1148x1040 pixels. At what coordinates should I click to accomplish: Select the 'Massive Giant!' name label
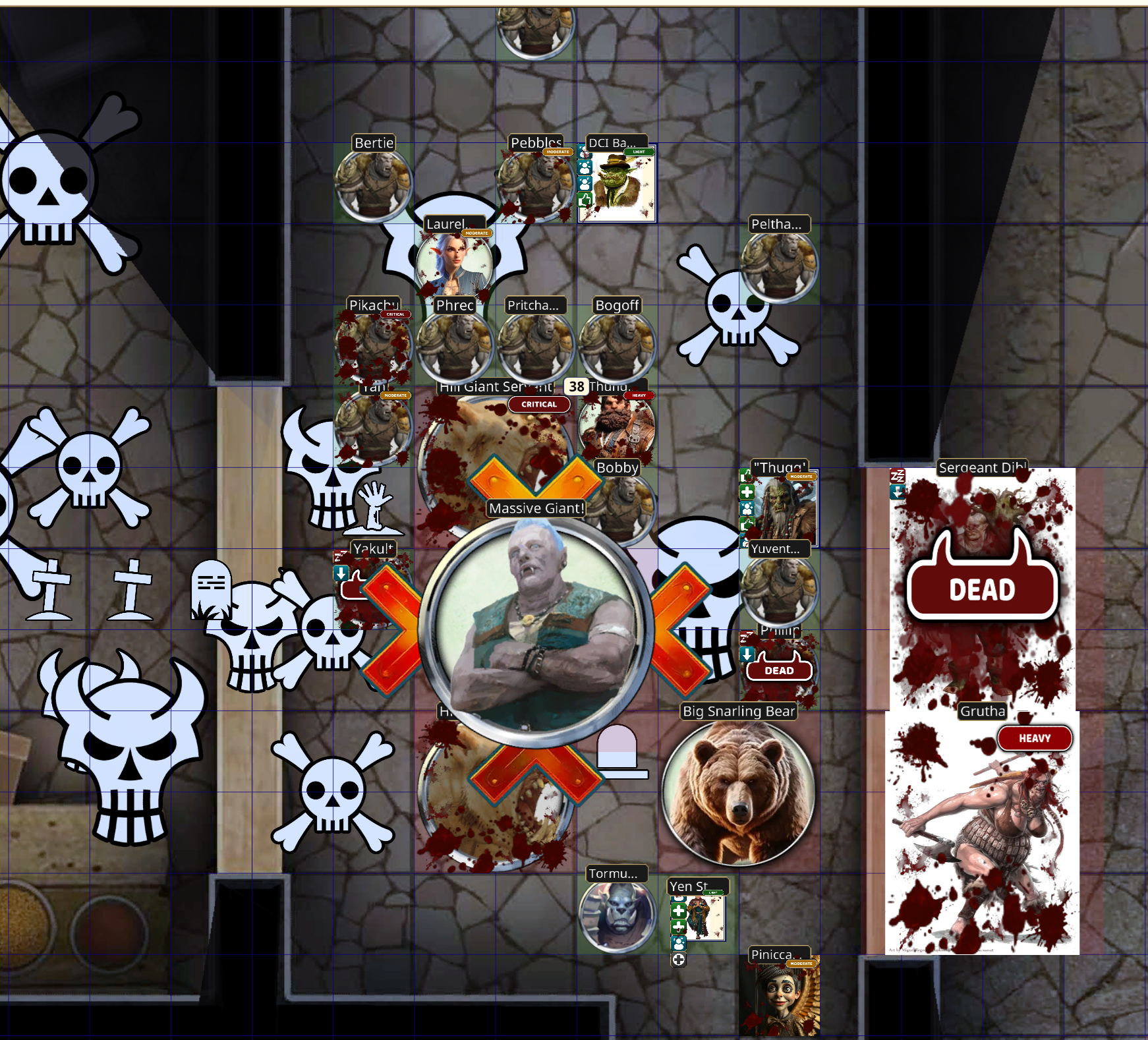(535, 508)
